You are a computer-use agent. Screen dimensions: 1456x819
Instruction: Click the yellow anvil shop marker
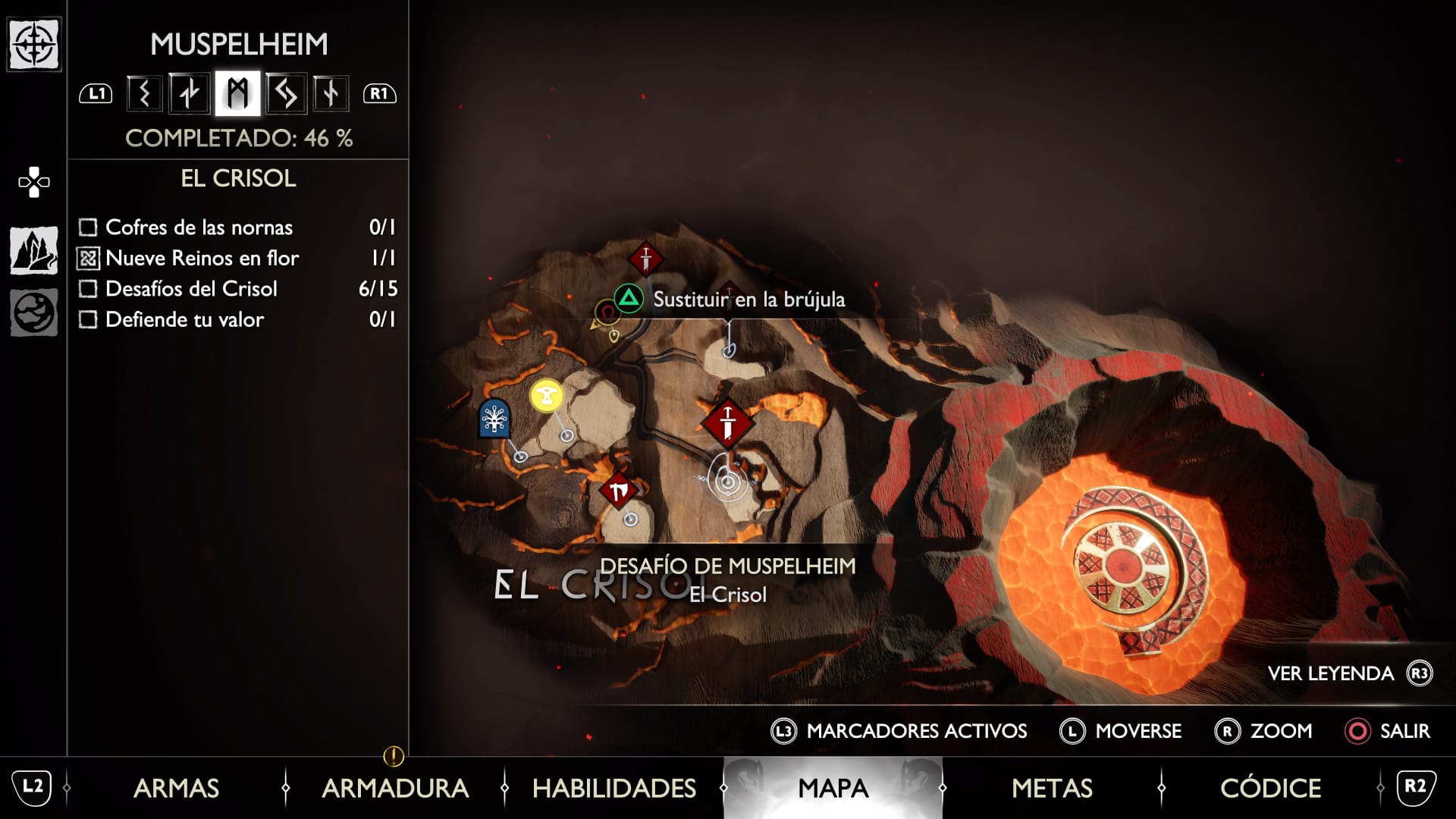[x=547, y=395]
